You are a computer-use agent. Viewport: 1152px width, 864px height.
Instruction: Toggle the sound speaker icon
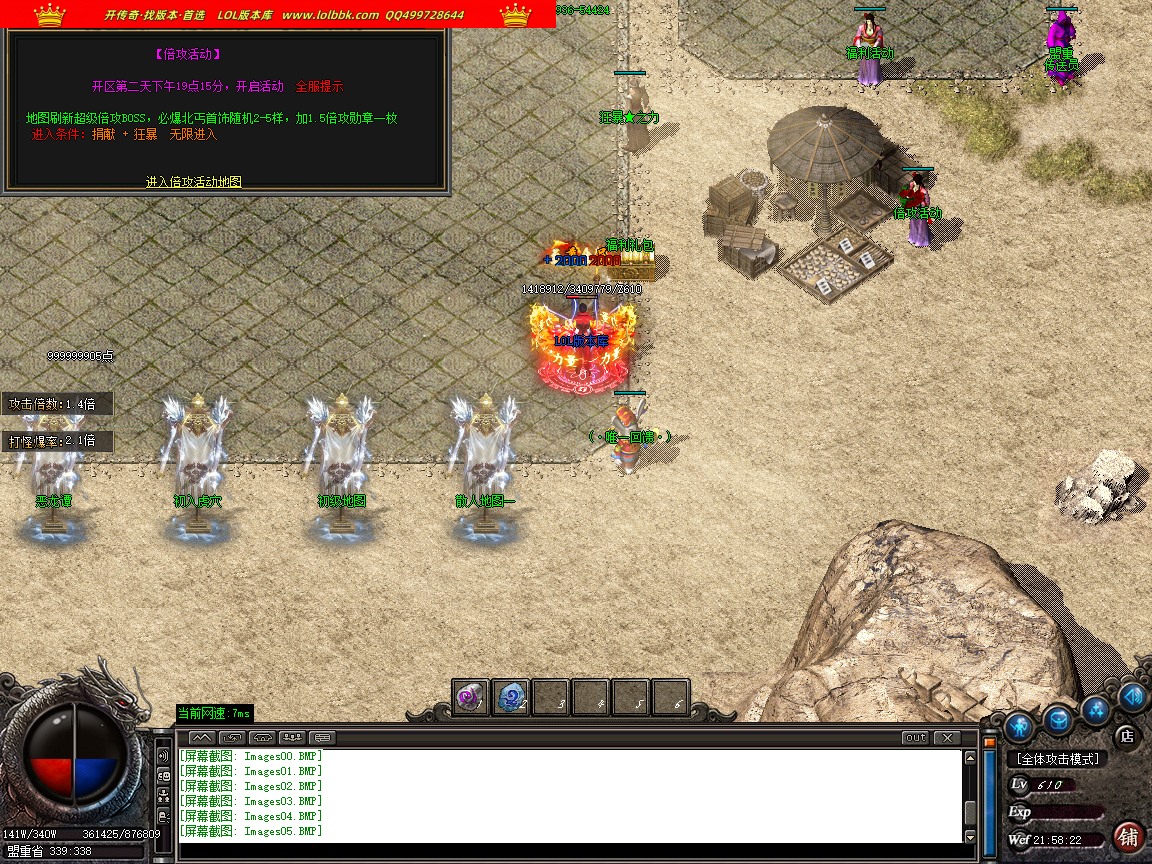coord(1132,696)
